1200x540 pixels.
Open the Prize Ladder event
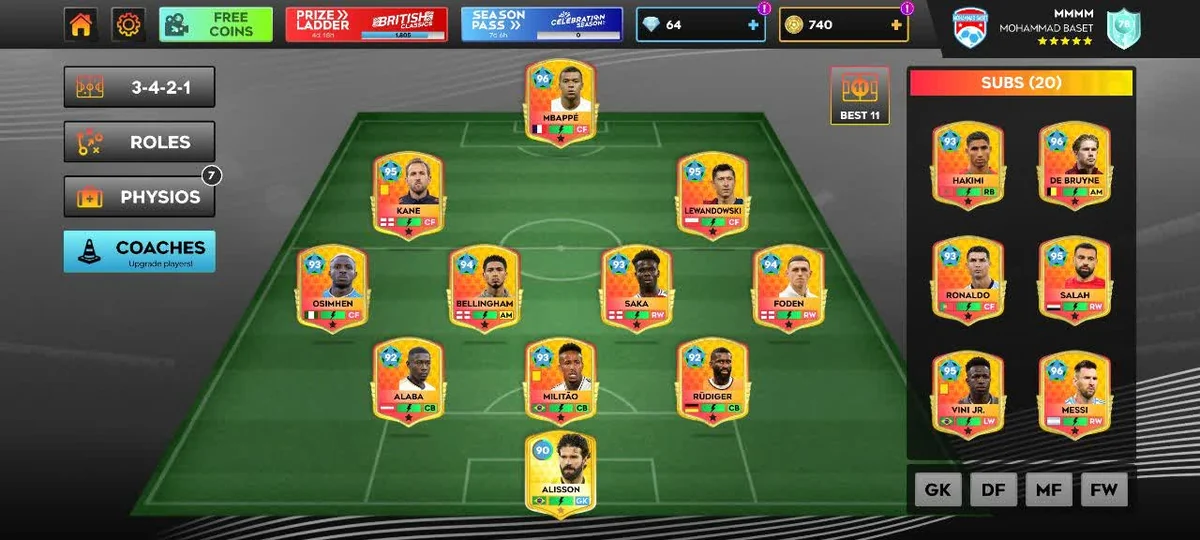pos(366,25)
